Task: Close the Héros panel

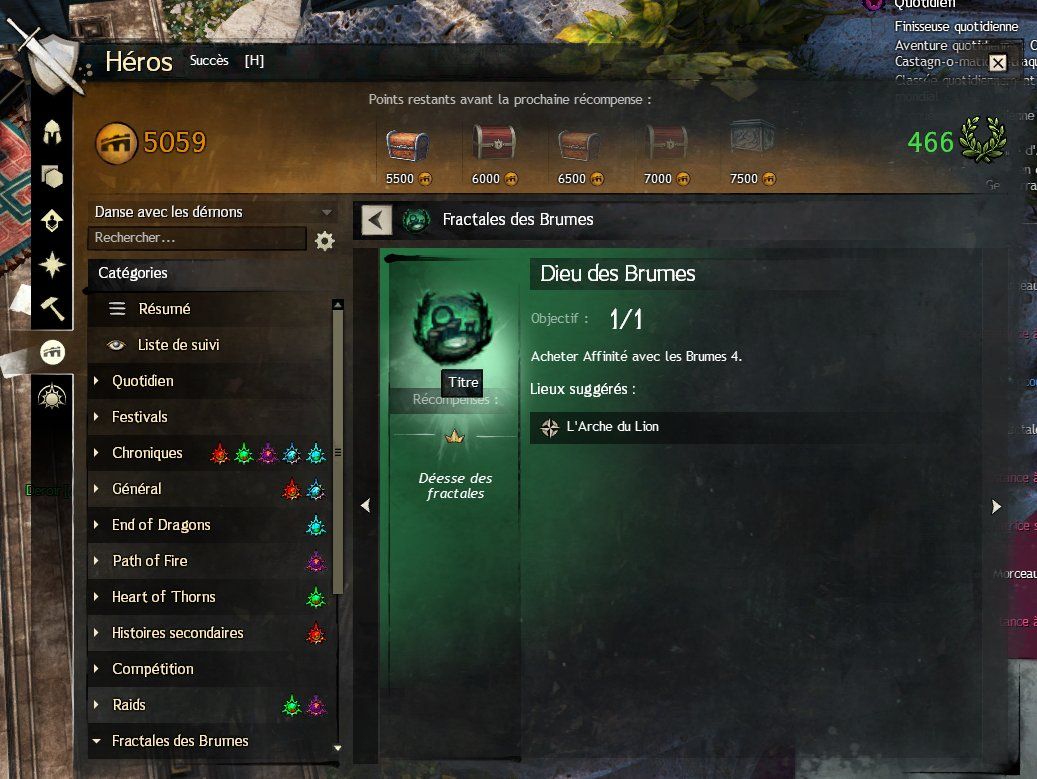Action: pyautogui.click(x=997, y=63)
